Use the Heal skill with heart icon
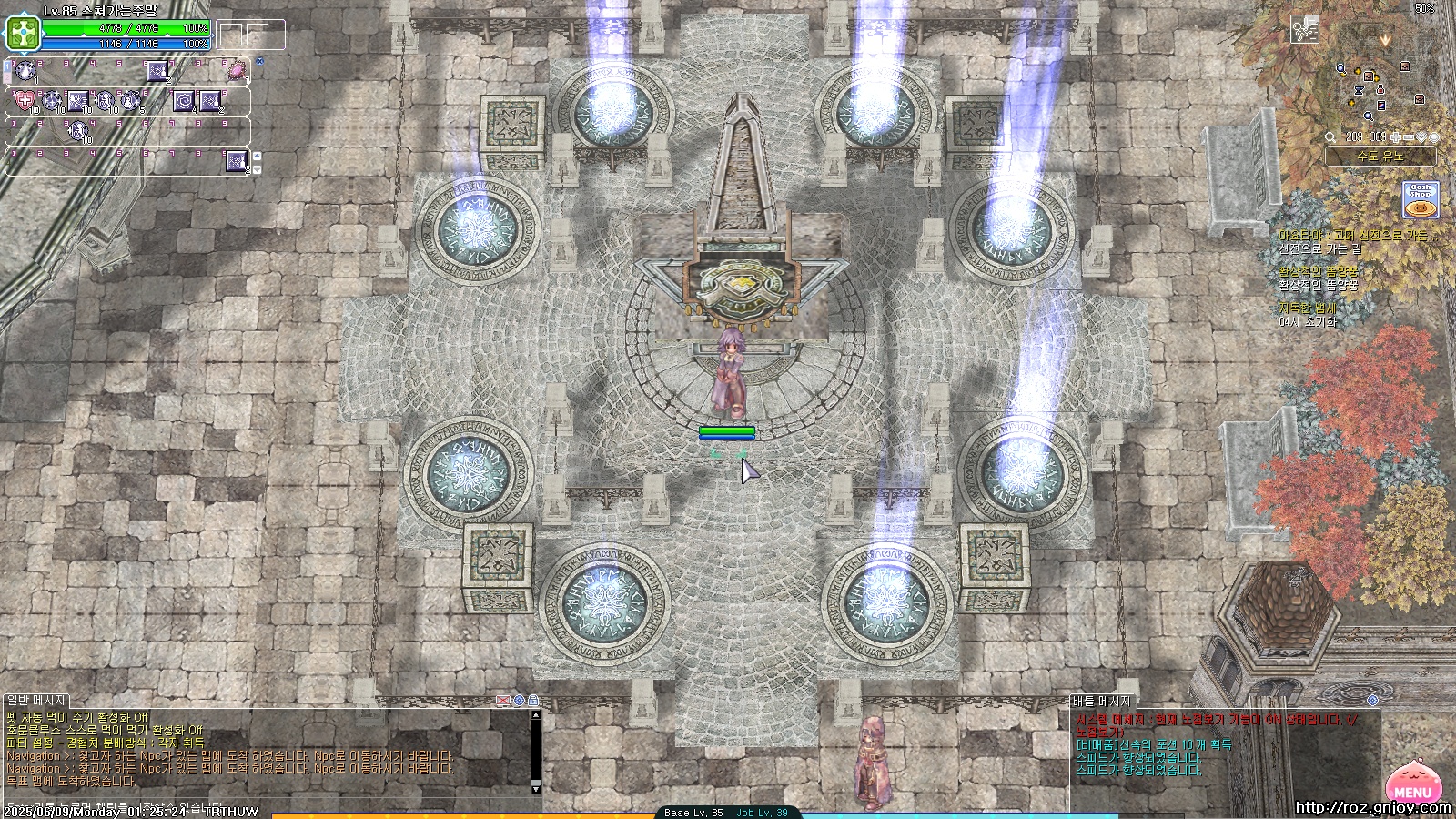This screenshot has height=819, width=1456. [x=25, y=100]
